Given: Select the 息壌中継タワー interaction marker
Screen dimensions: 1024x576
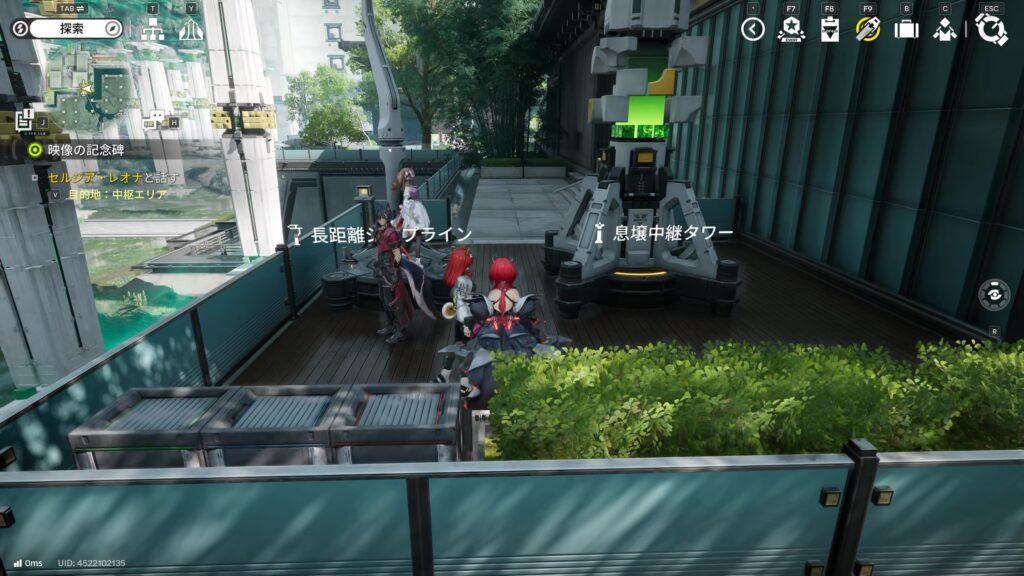Looking at the screenshot, I should [x=600, y=234].
